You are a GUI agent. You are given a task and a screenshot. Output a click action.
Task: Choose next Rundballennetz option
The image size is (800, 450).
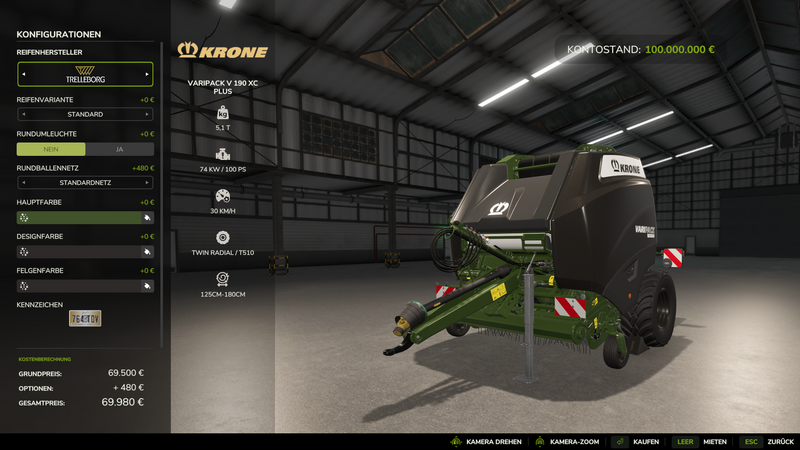click(147, 183)
